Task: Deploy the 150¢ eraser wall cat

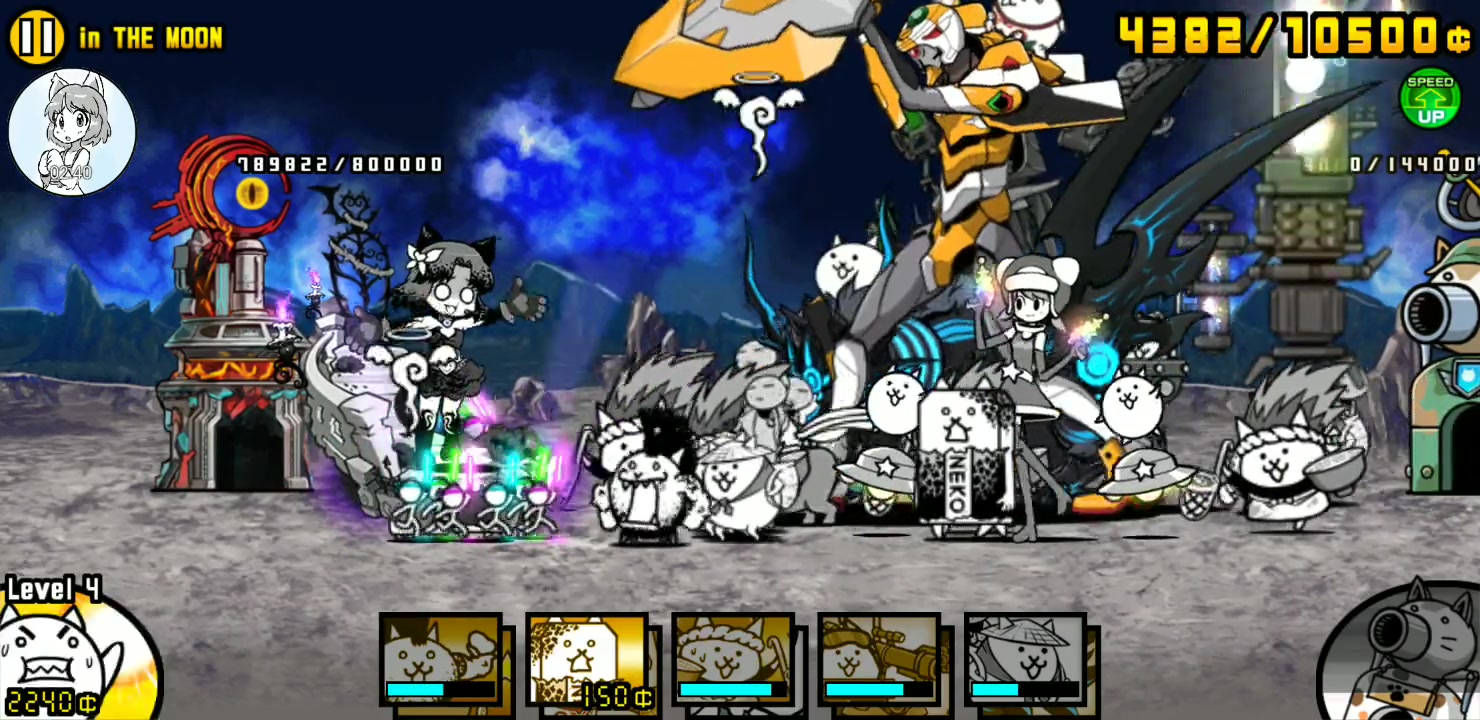Action: pyautogui.click(x=587, y=659)
